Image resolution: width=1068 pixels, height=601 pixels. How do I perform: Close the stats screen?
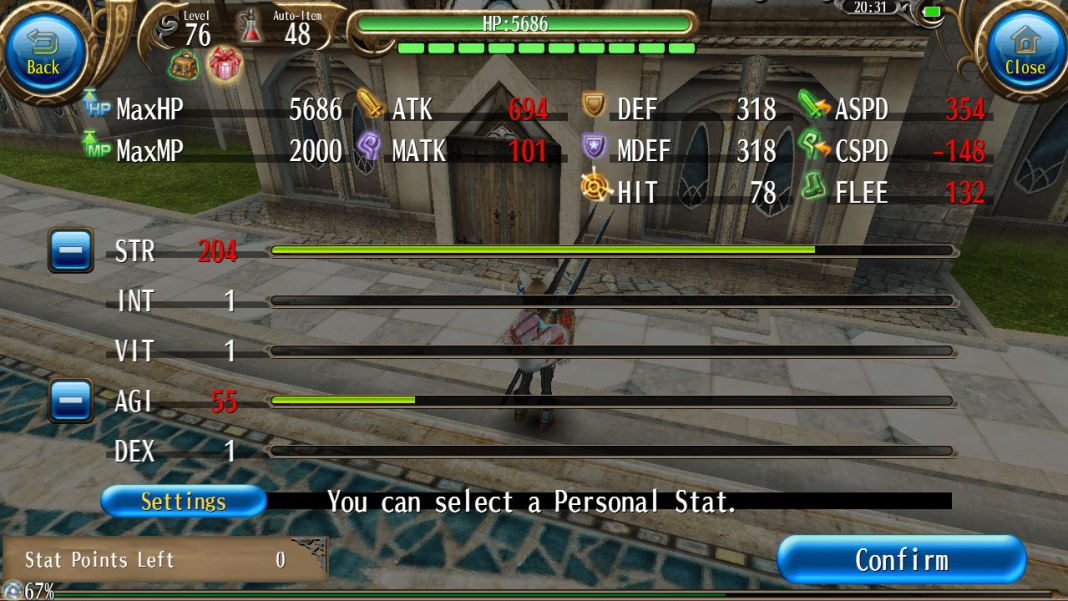click(x=1024, y=52)
